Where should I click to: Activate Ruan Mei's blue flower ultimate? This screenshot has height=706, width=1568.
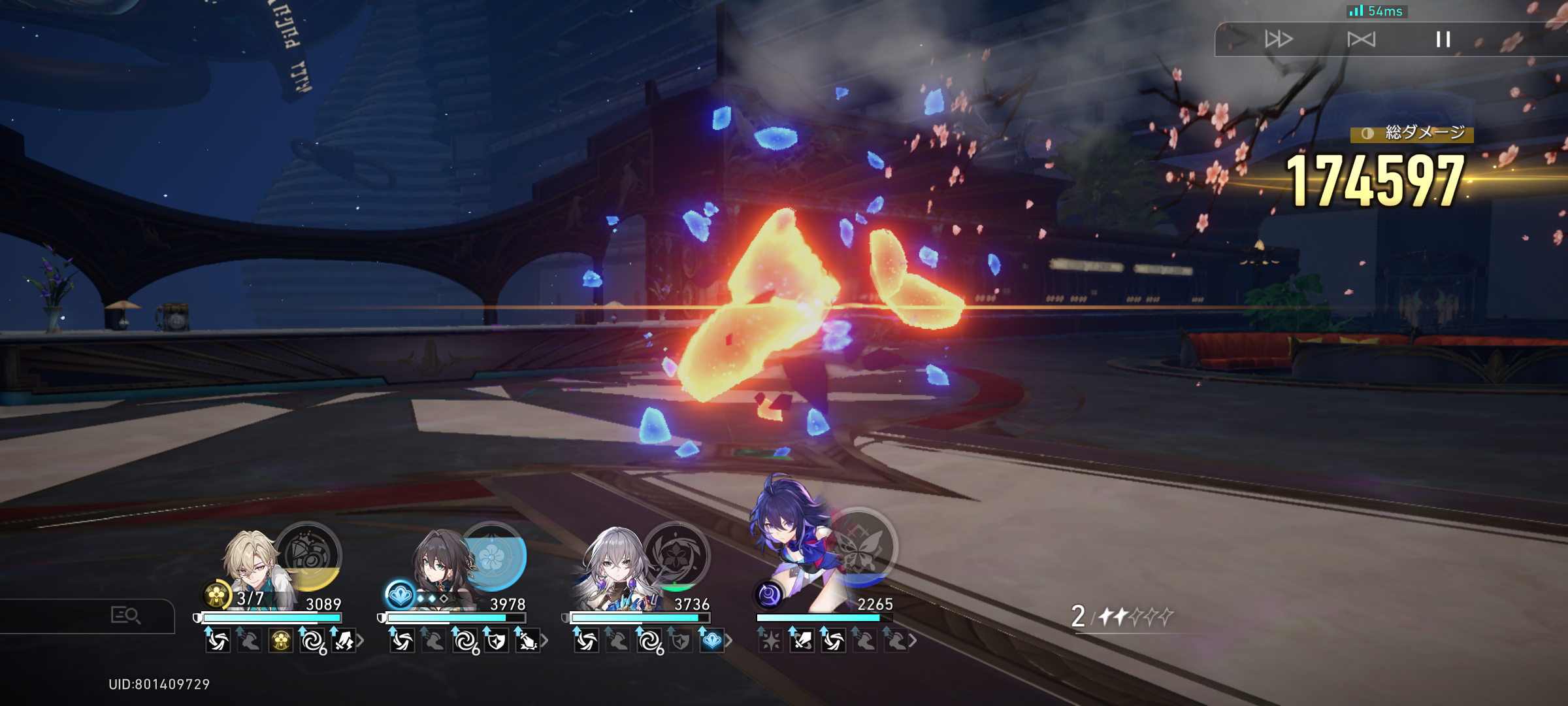(x=493, y=556)
